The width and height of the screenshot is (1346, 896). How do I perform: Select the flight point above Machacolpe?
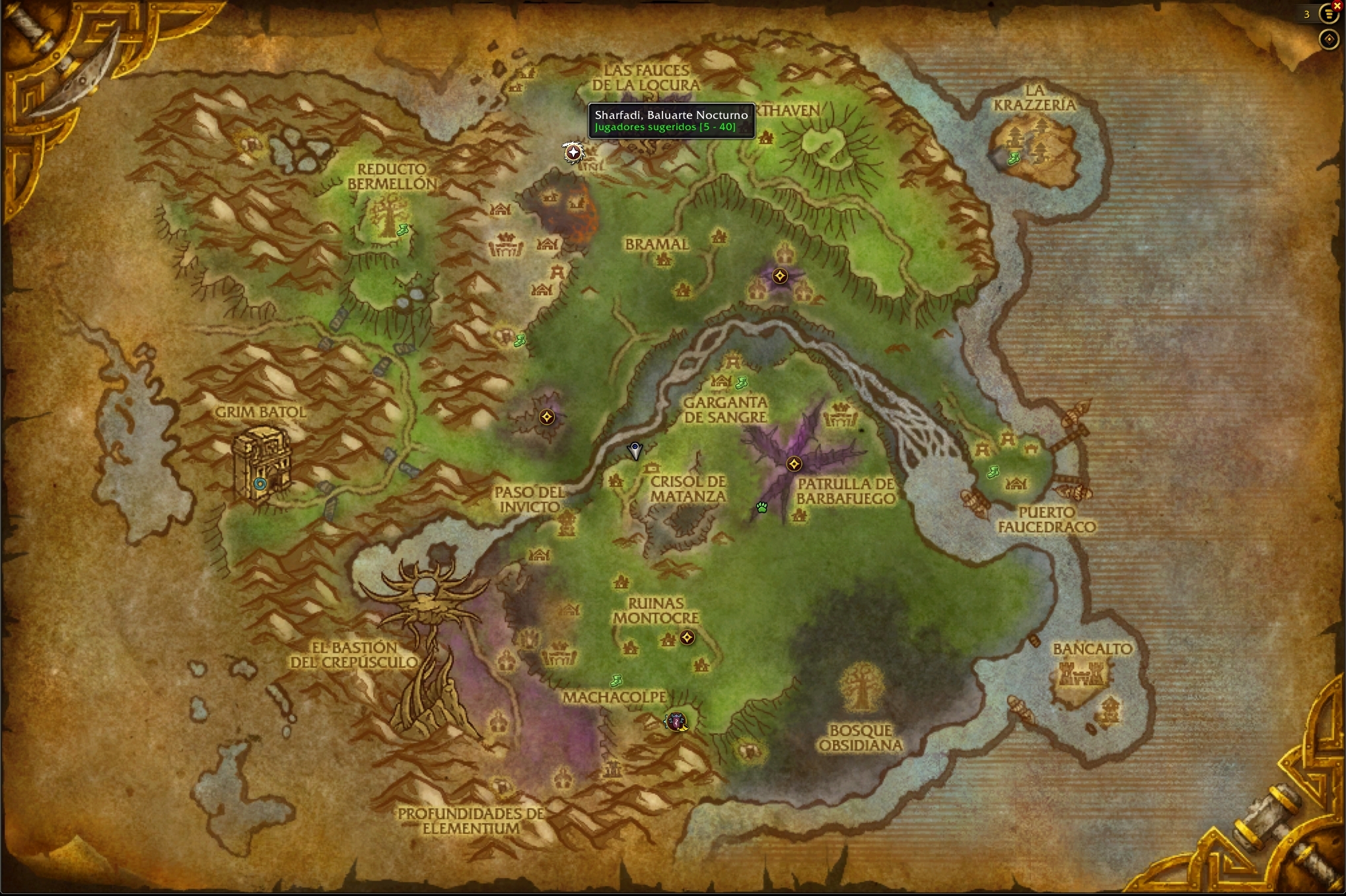[616, 680]
